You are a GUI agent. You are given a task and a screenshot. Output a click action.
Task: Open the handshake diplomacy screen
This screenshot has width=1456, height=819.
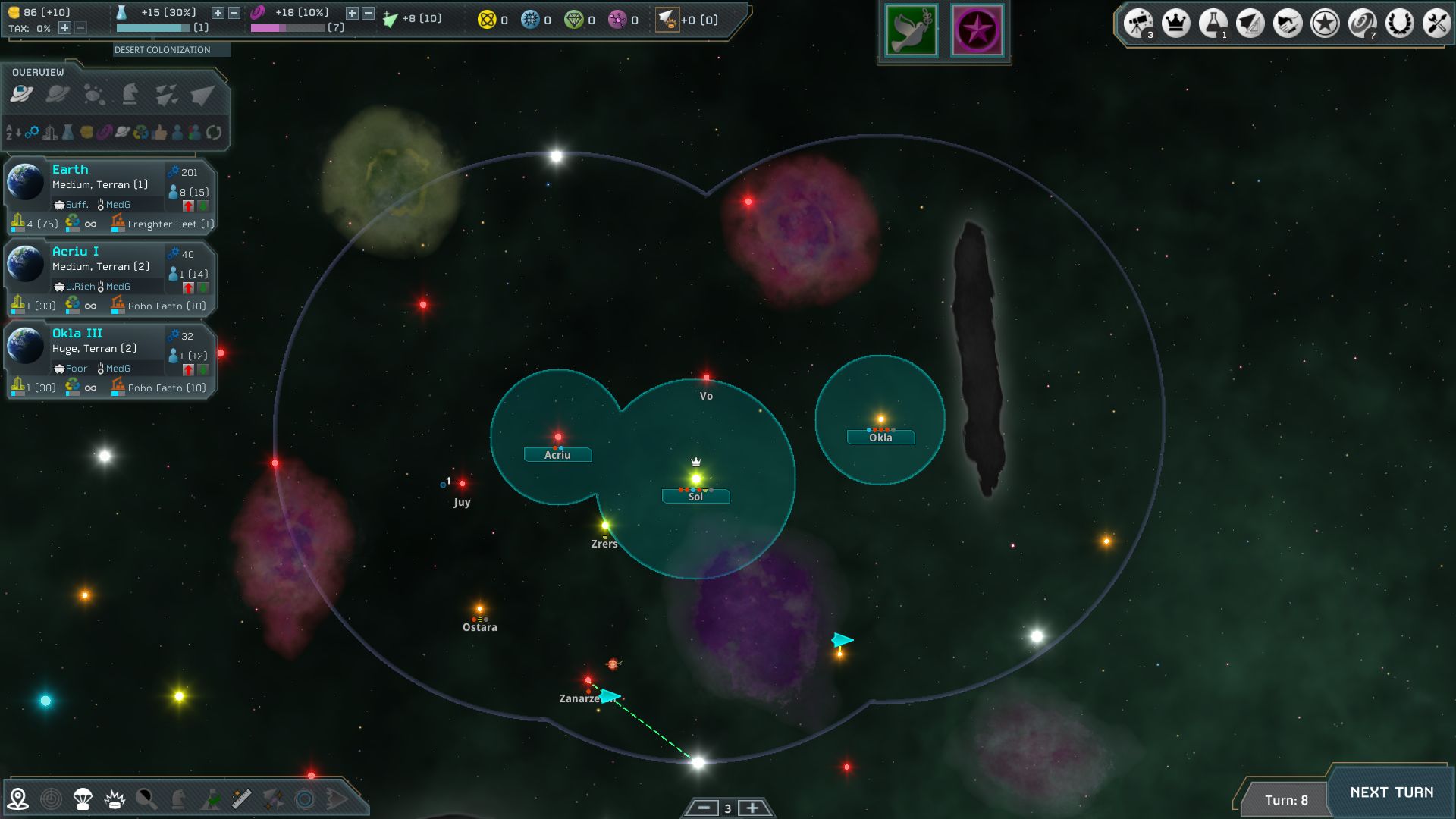(1287, 24)
